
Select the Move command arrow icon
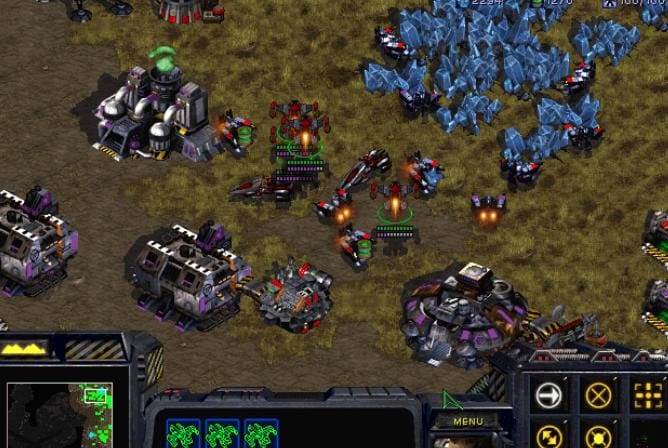point(550,396)
